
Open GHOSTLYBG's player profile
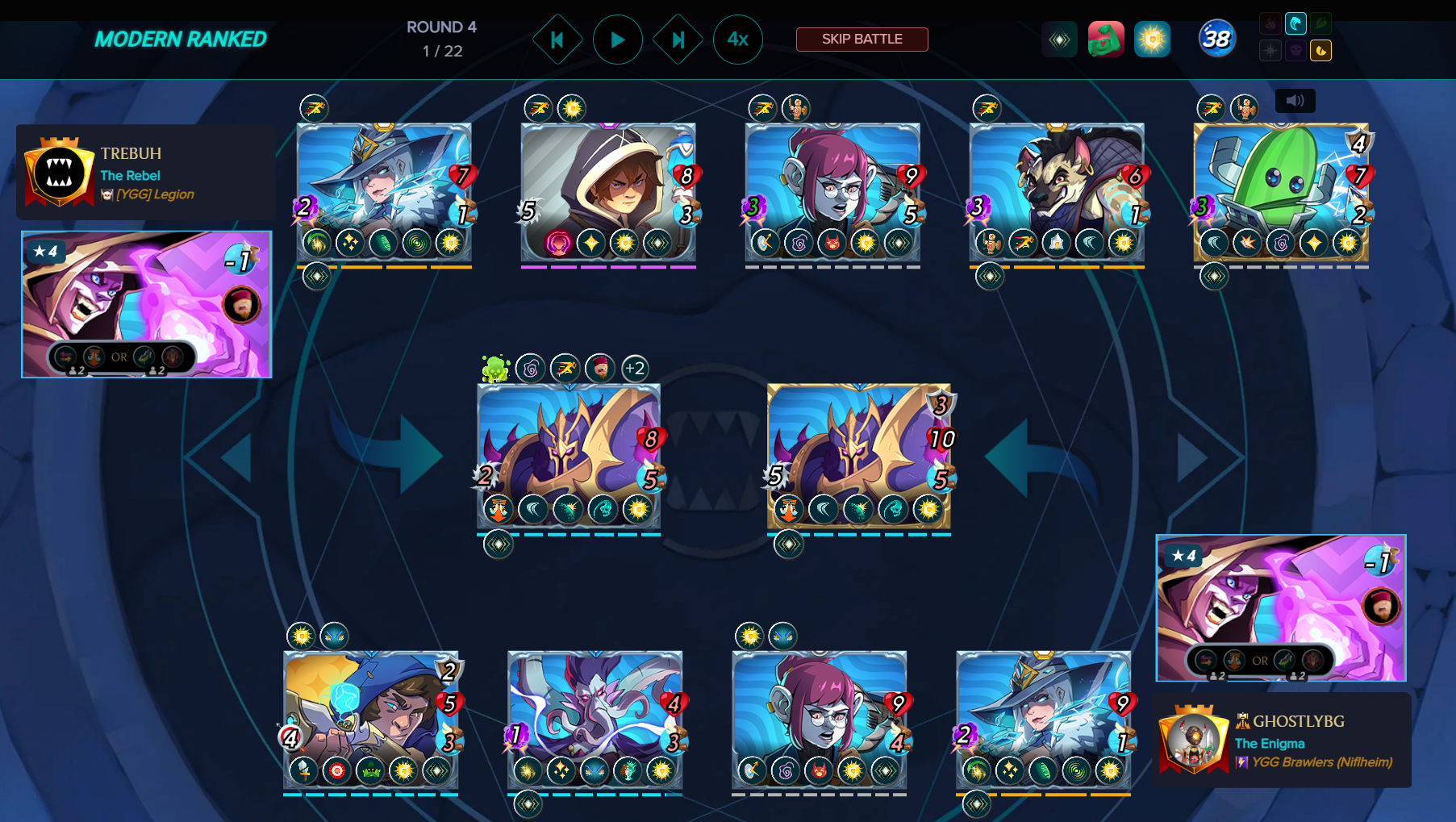[1298, 721]
